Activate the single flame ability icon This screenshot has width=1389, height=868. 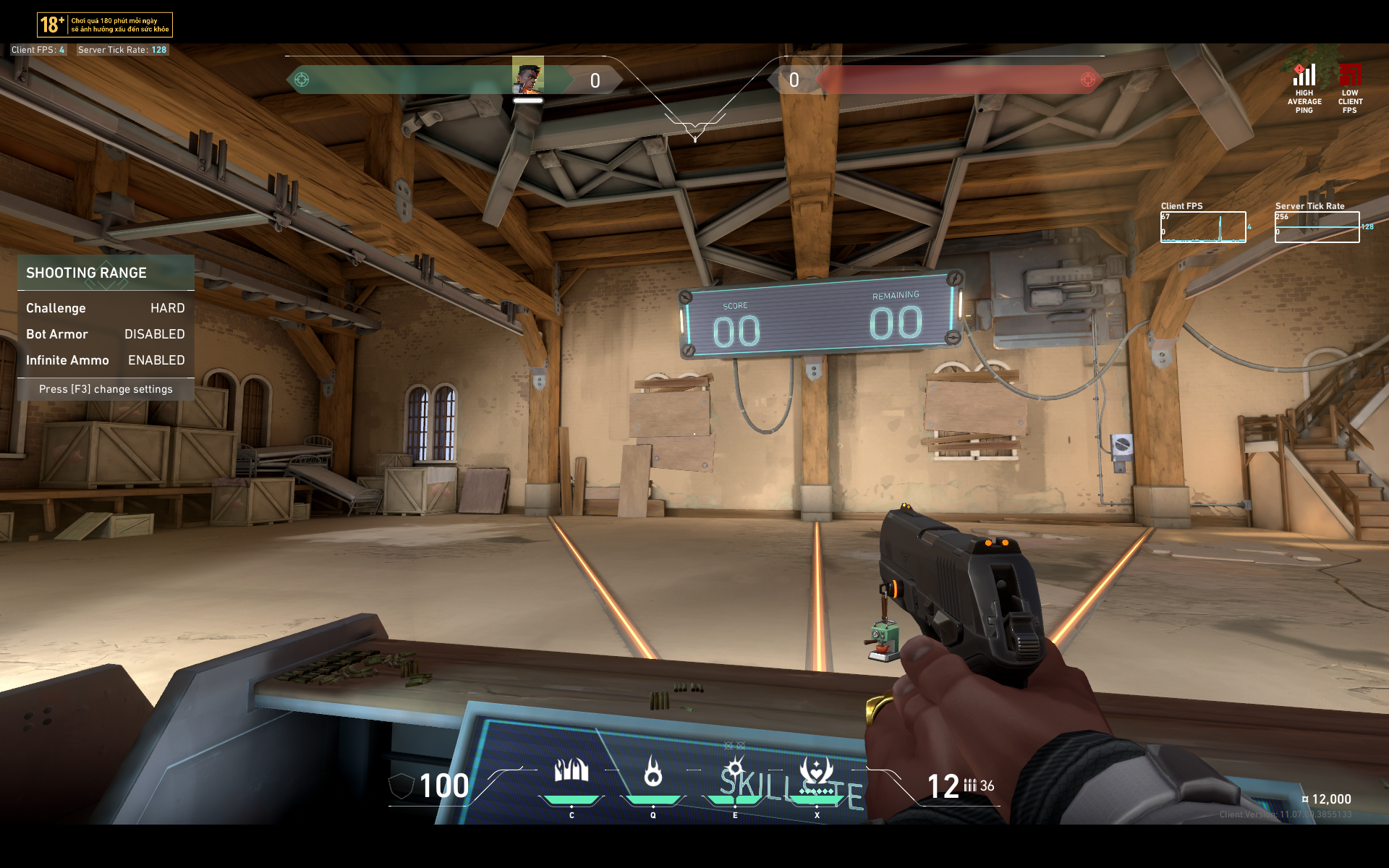(653, 771)
